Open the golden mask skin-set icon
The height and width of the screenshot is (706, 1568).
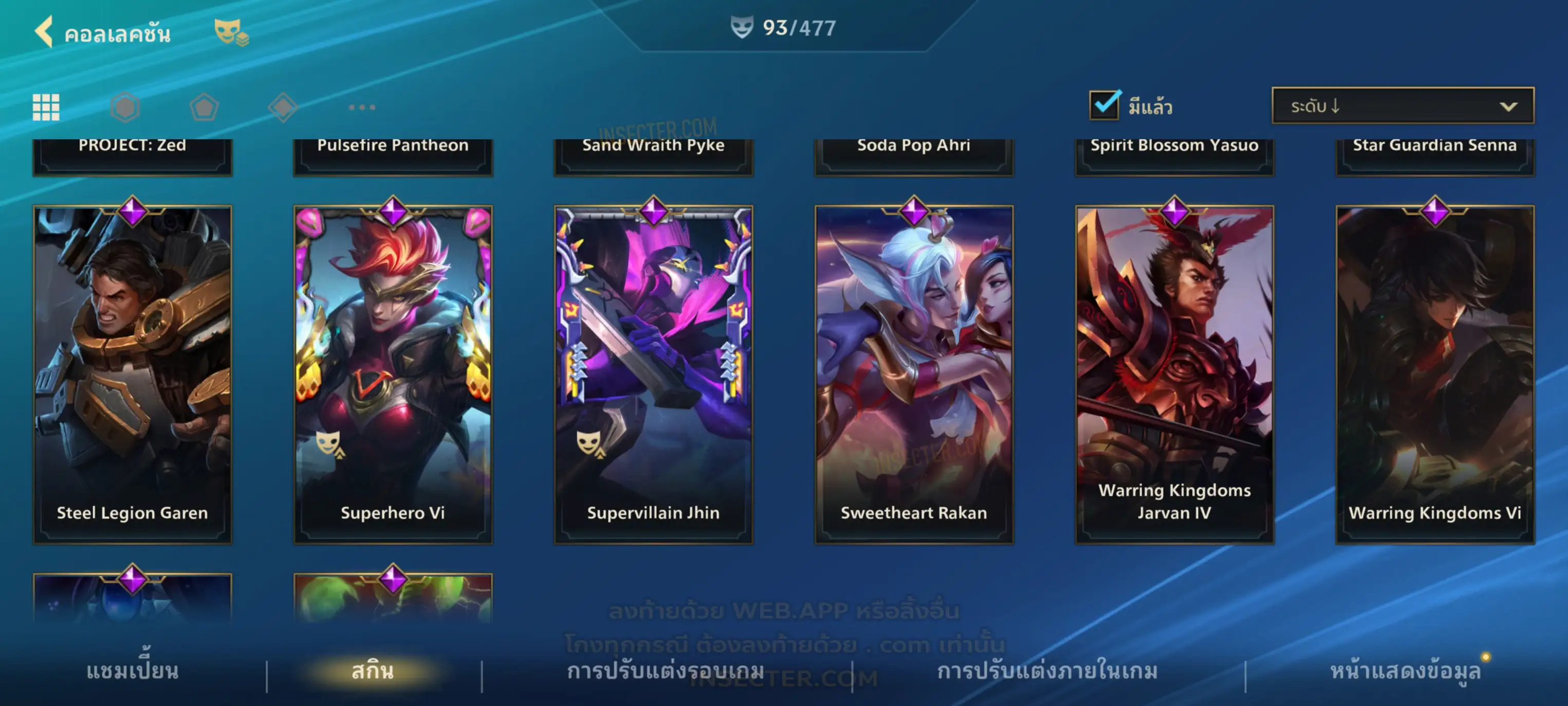coord(230,32)
